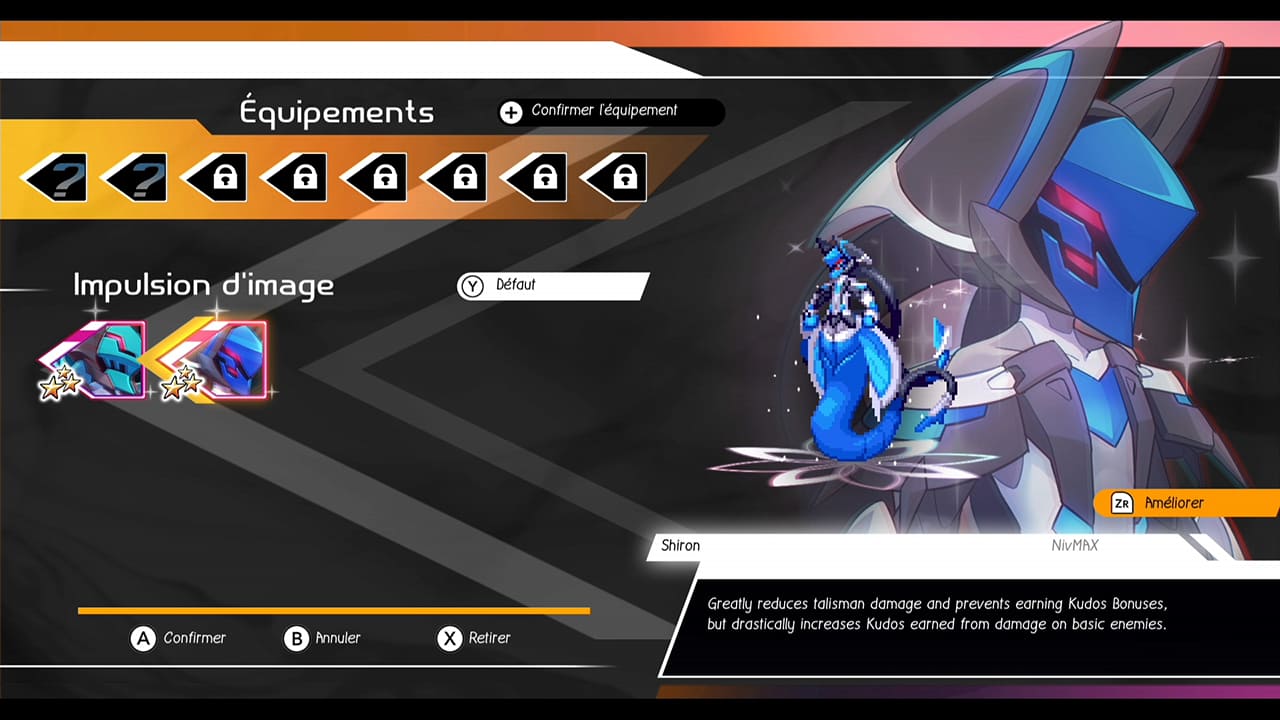1280x720 pixels.
Task: Choose the teal-helmet image pulse icon
Action: (x=100, y=360)
